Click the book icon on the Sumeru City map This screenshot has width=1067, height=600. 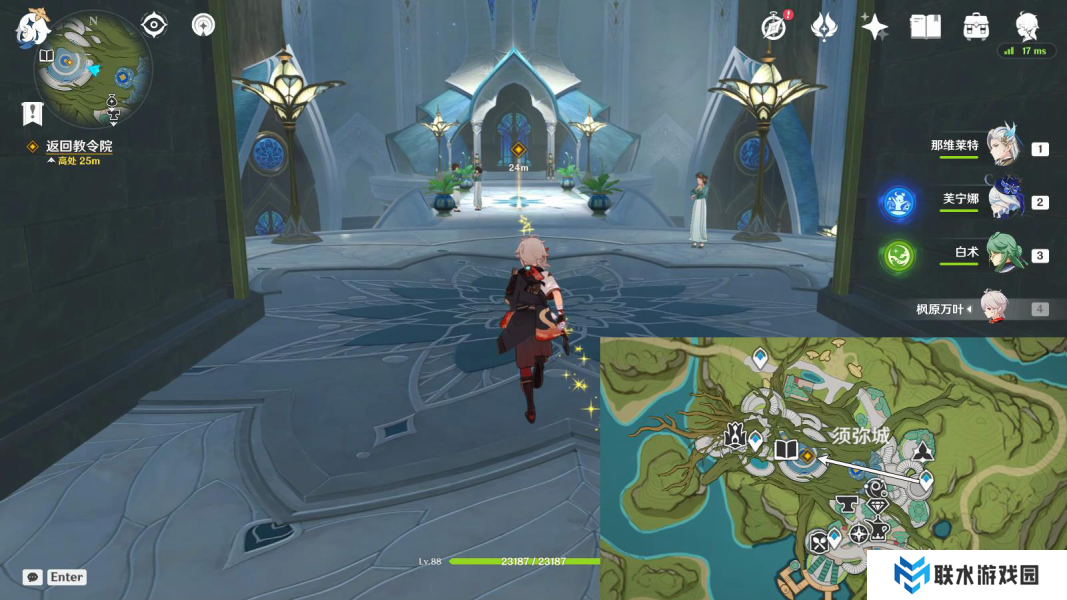786,450
